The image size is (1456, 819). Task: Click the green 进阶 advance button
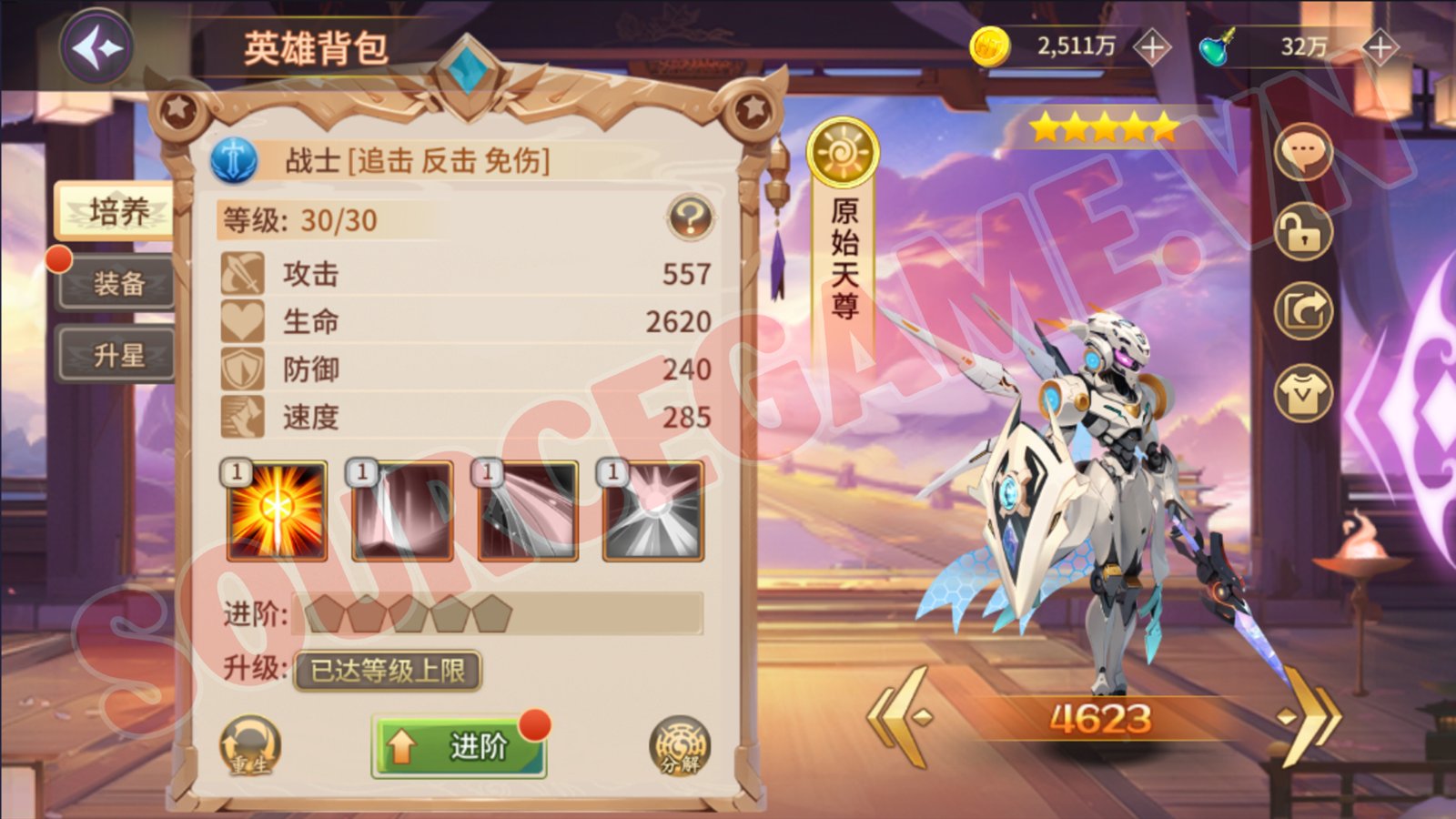459,747
